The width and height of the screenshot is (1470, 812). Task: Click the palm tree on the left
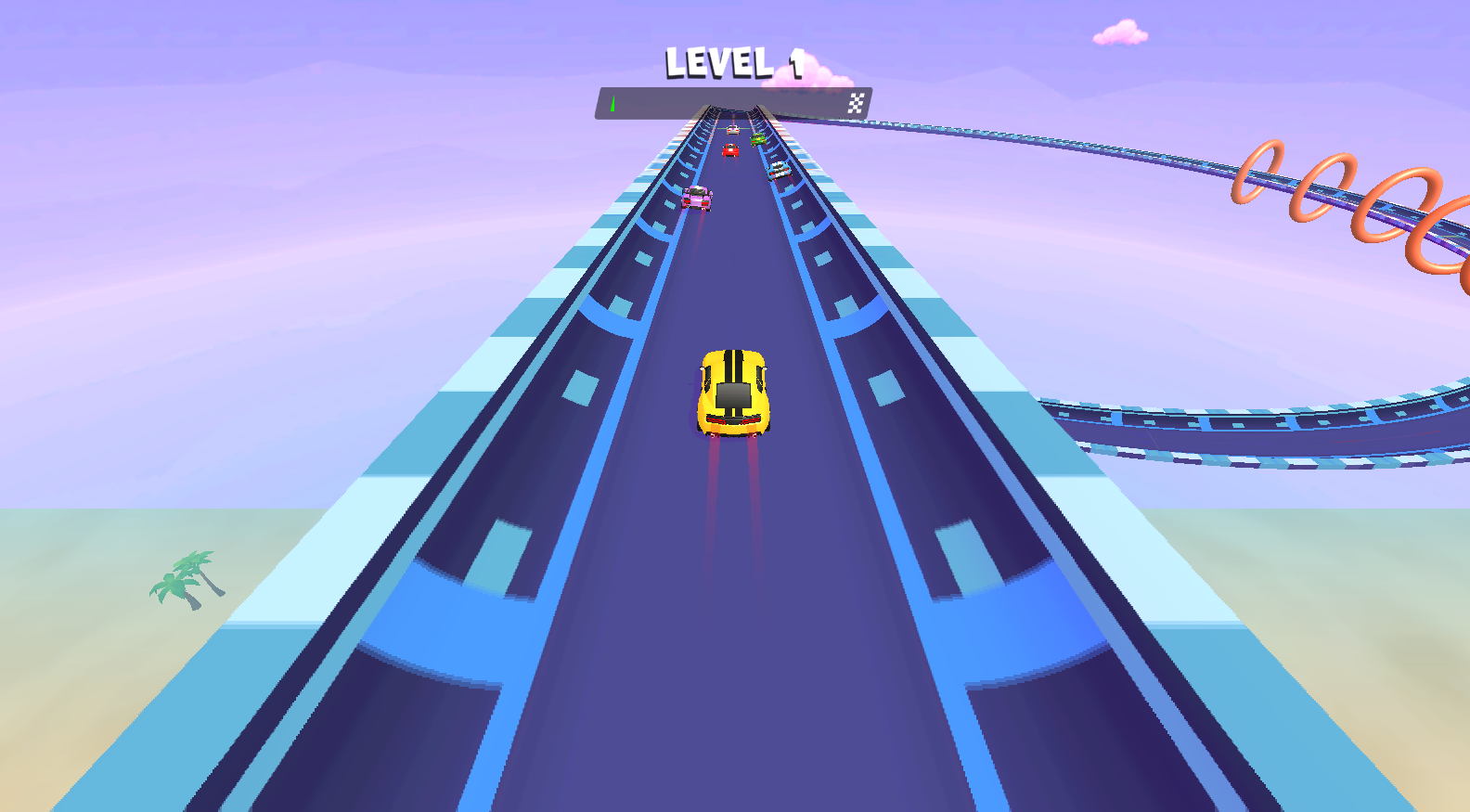(183, 578)
